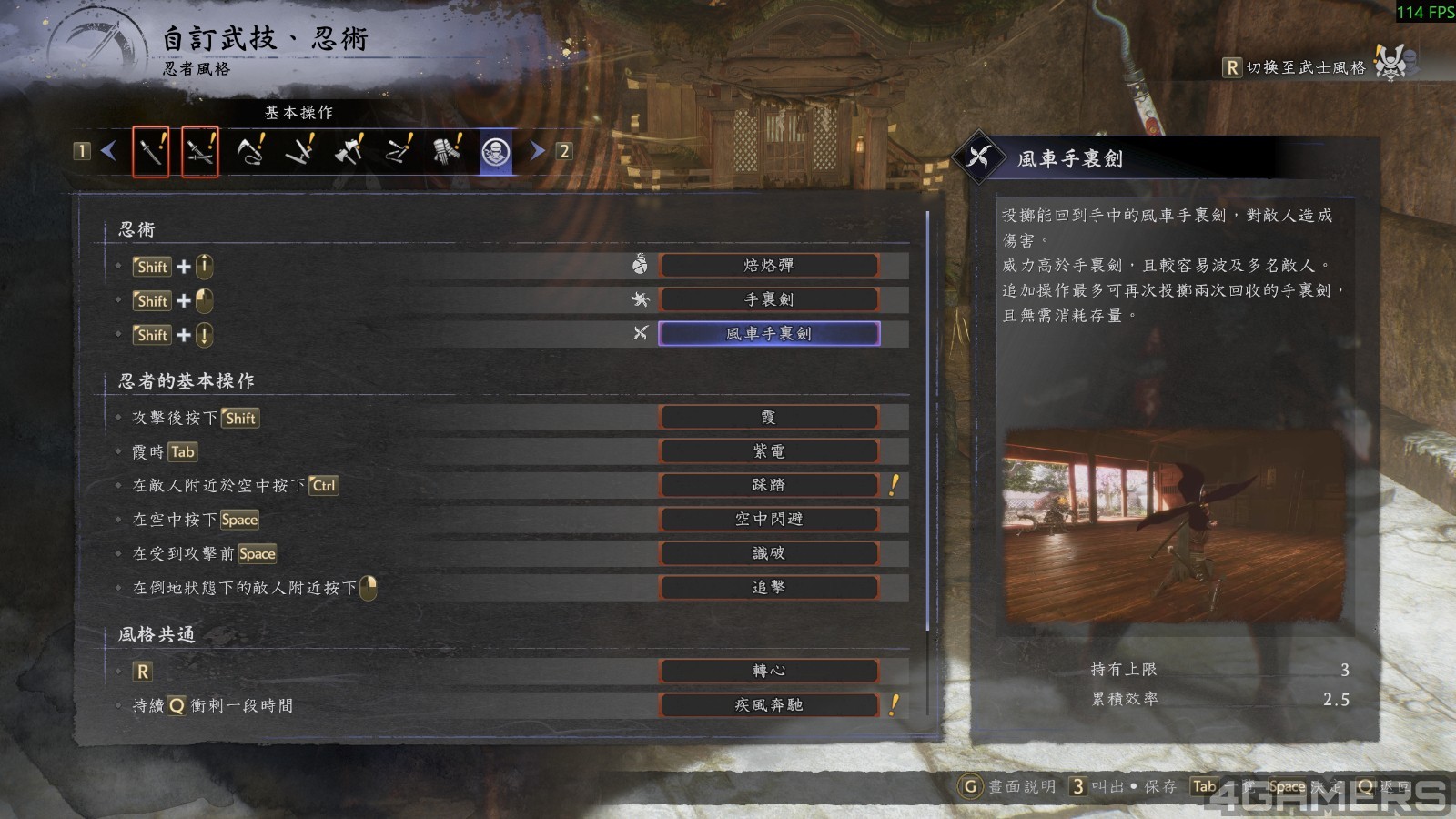This screenshot has width=1456, height=819.
Task: Toggle the exclamation alert on 踩踏 skill
Action: click(x=893, y=485)
